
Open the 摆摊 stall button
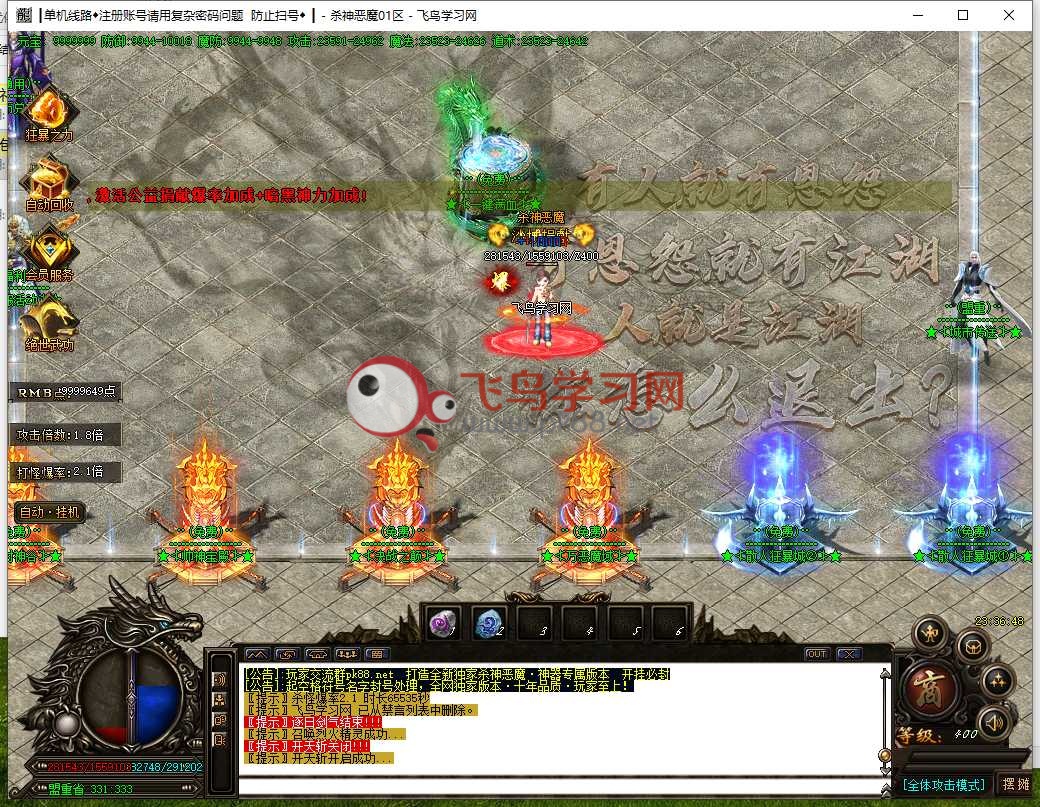(1015, 785)
